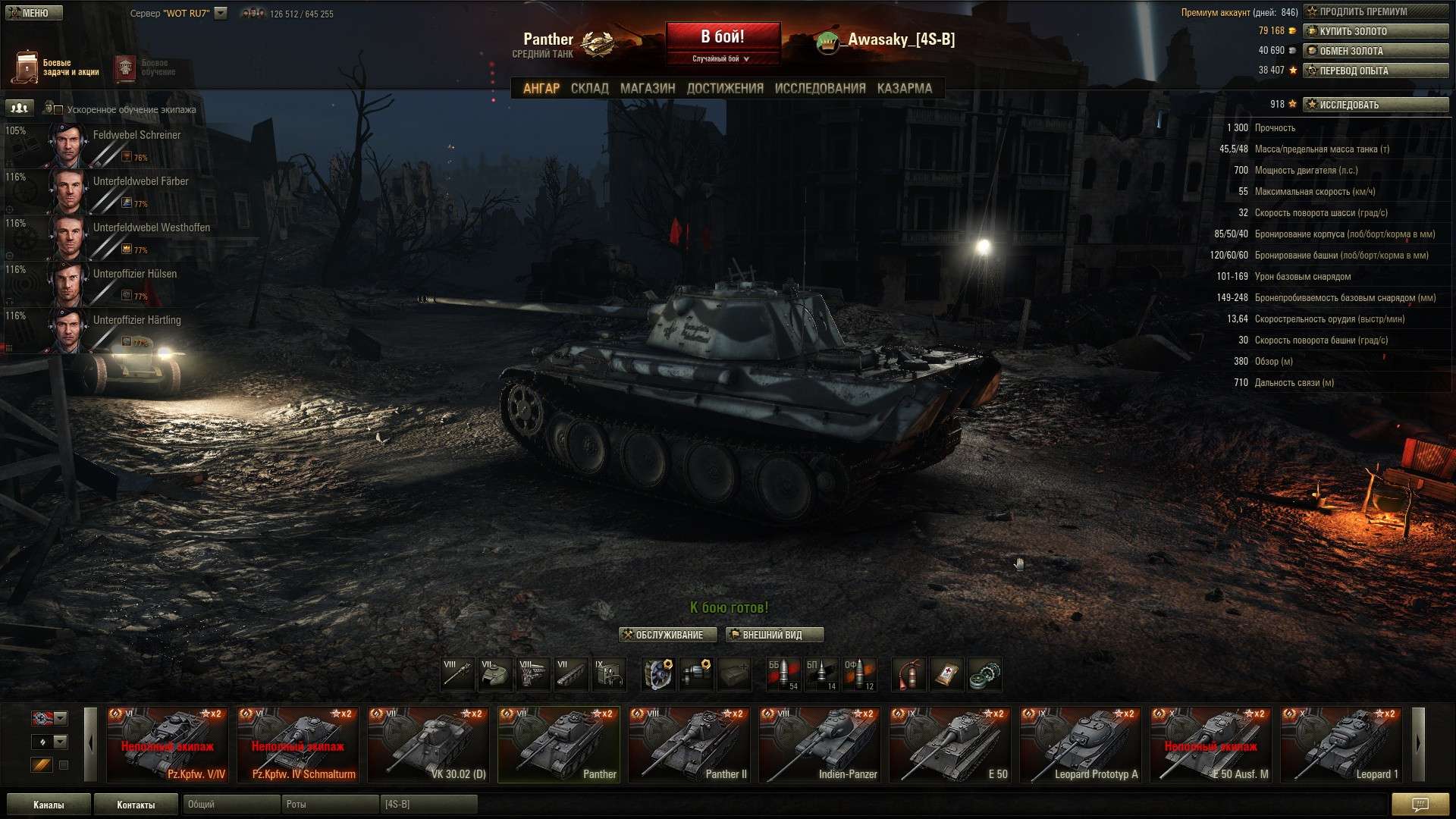This screenshot has width=1456, height=819.
Task: Open the ОБМЕН ЗОЛОТА button
Action: (x=1375, y=51)
